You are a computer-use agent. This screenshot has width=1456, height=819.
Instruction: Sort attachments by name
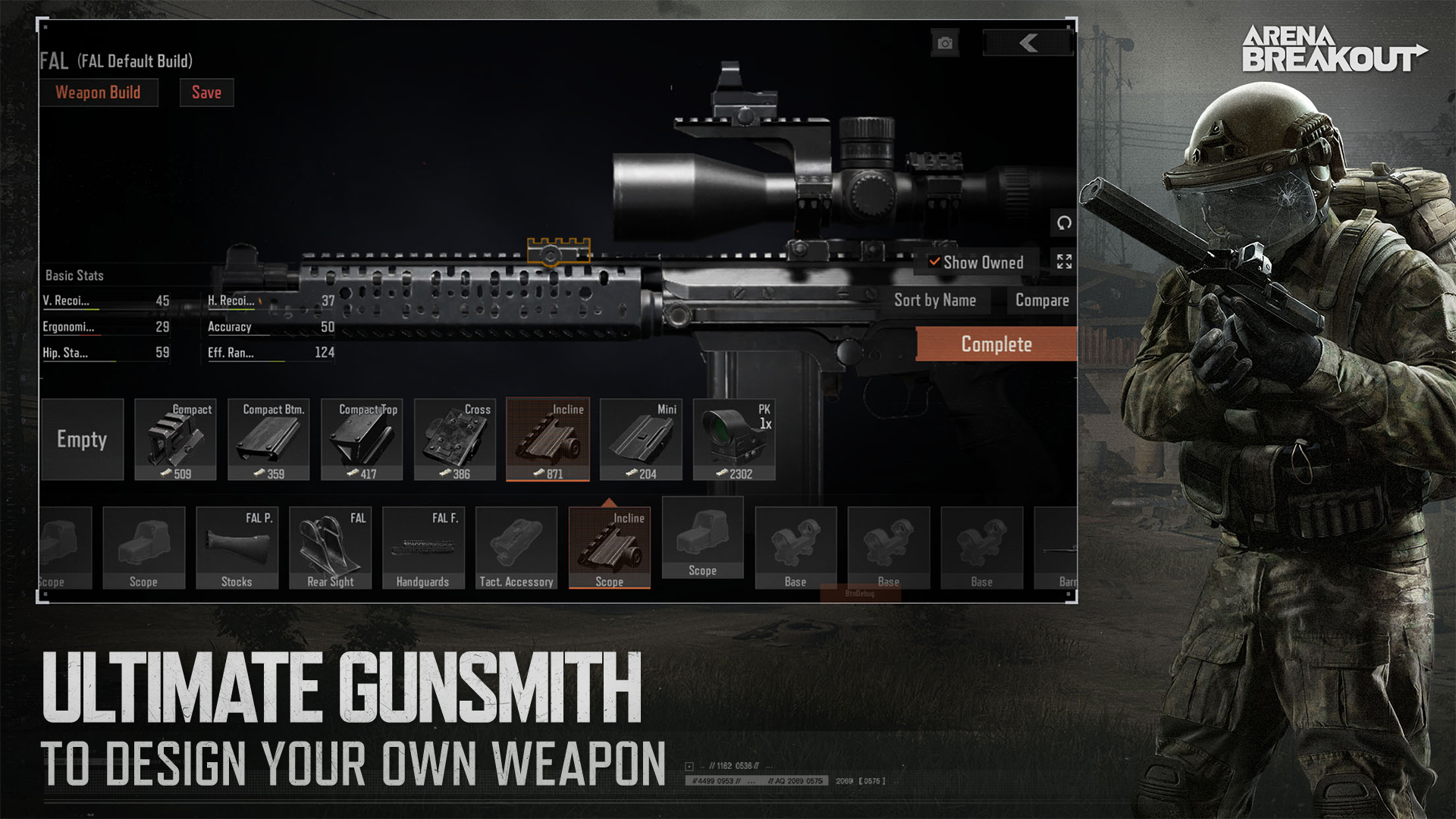coord(934,300)
